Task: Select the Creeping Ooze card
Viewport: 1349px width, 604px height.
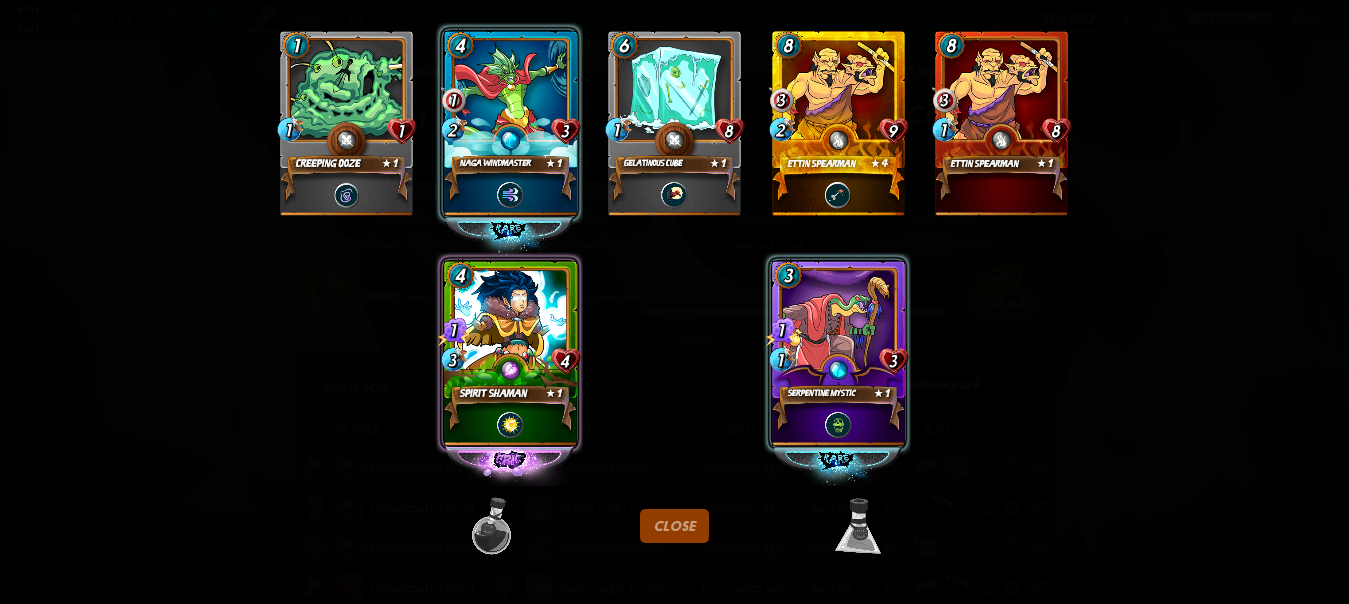Action: 346,123
